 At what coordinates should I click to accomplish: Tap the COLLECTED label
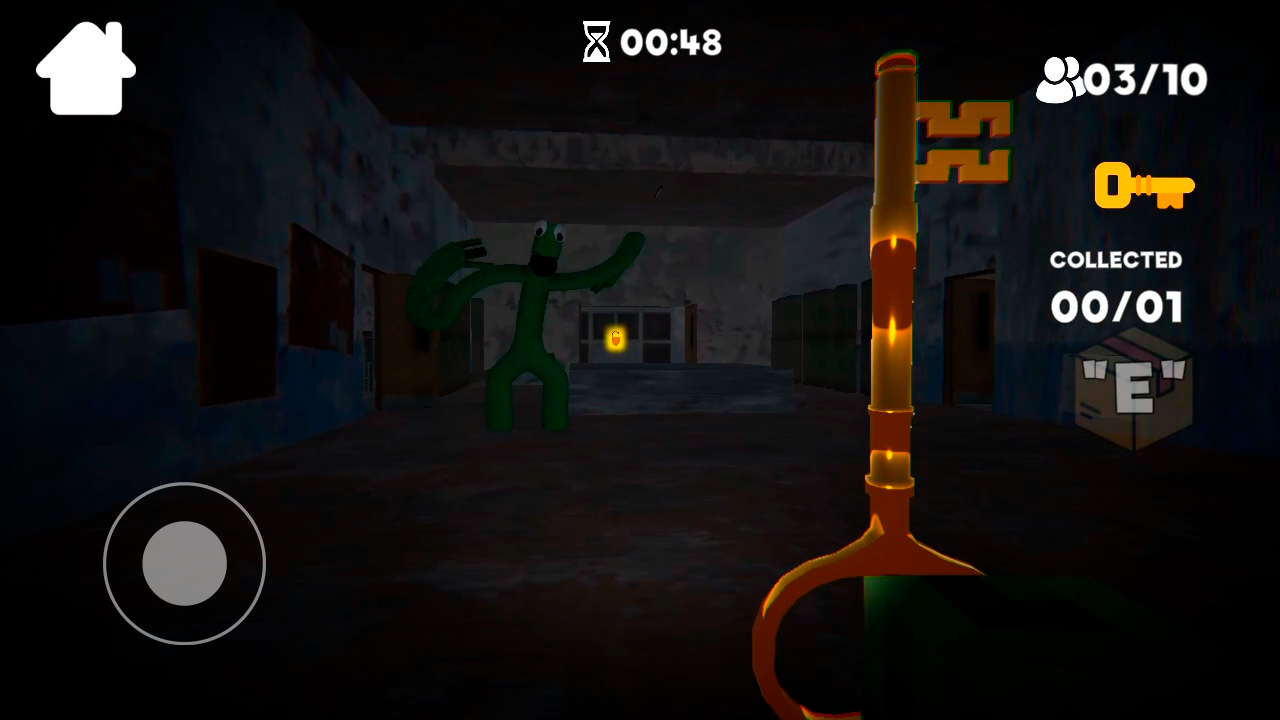tap(1115, 259)
